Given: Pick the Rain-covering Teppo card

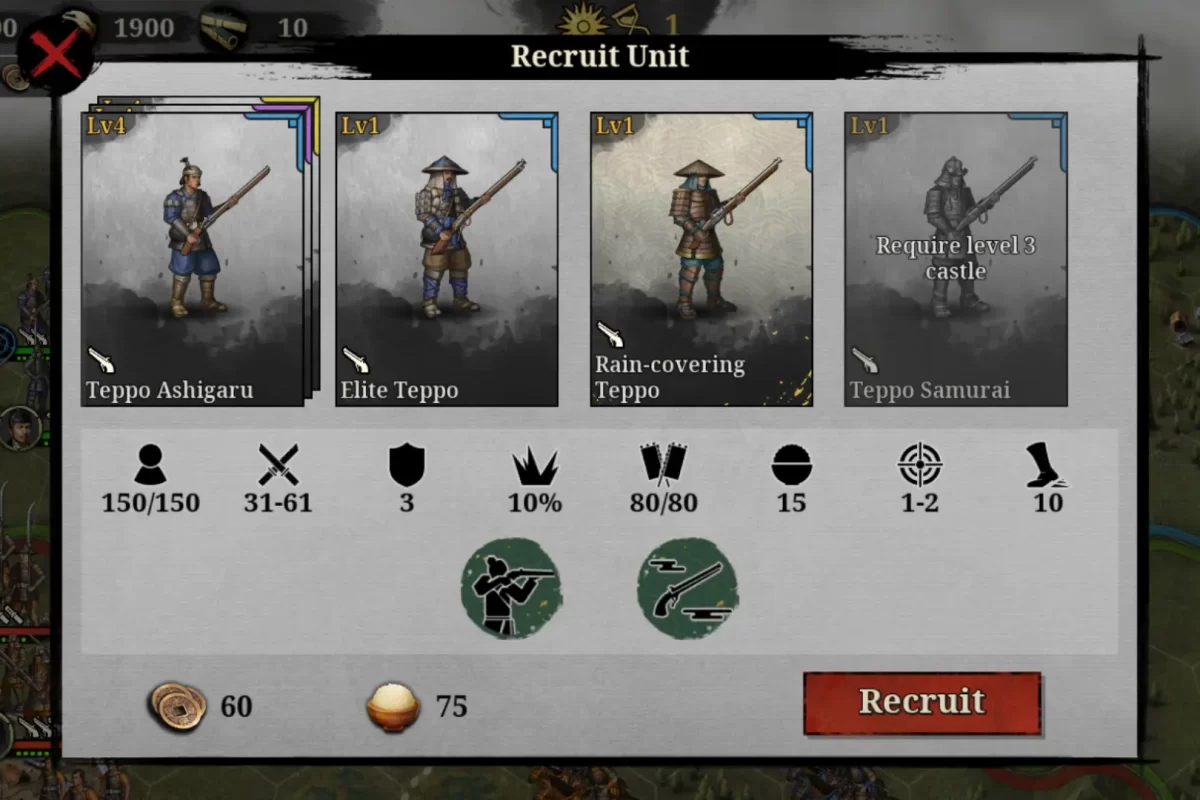Looking at the screenshot, I should [x=701, y=259].
